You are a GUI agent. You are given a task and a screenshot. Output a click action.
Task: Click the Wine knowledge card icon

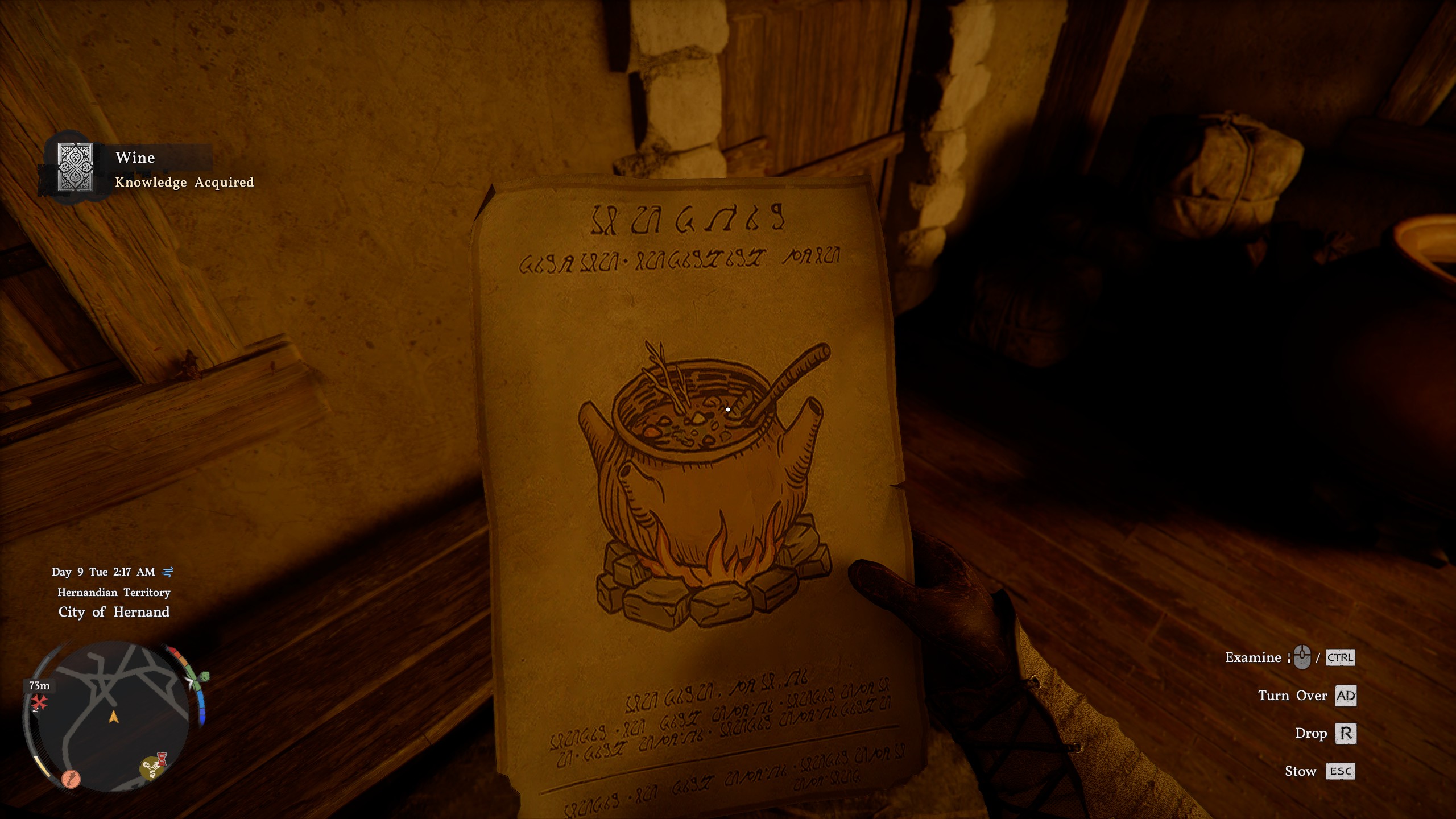click(77, 168)
